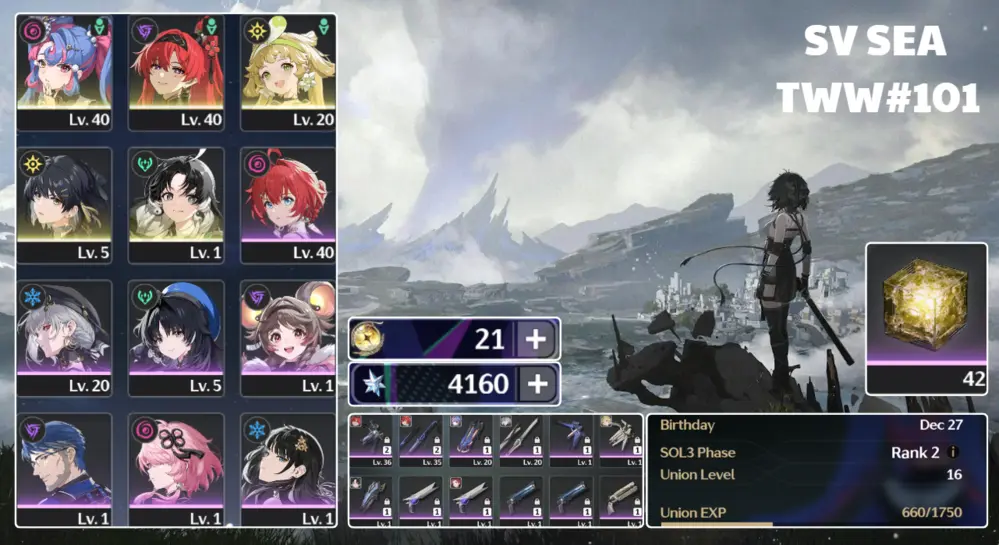Viewport: 999px width, 545px height.
Task: Pick the red short-haired Lv. 40 character
Action: pos(288,205)
